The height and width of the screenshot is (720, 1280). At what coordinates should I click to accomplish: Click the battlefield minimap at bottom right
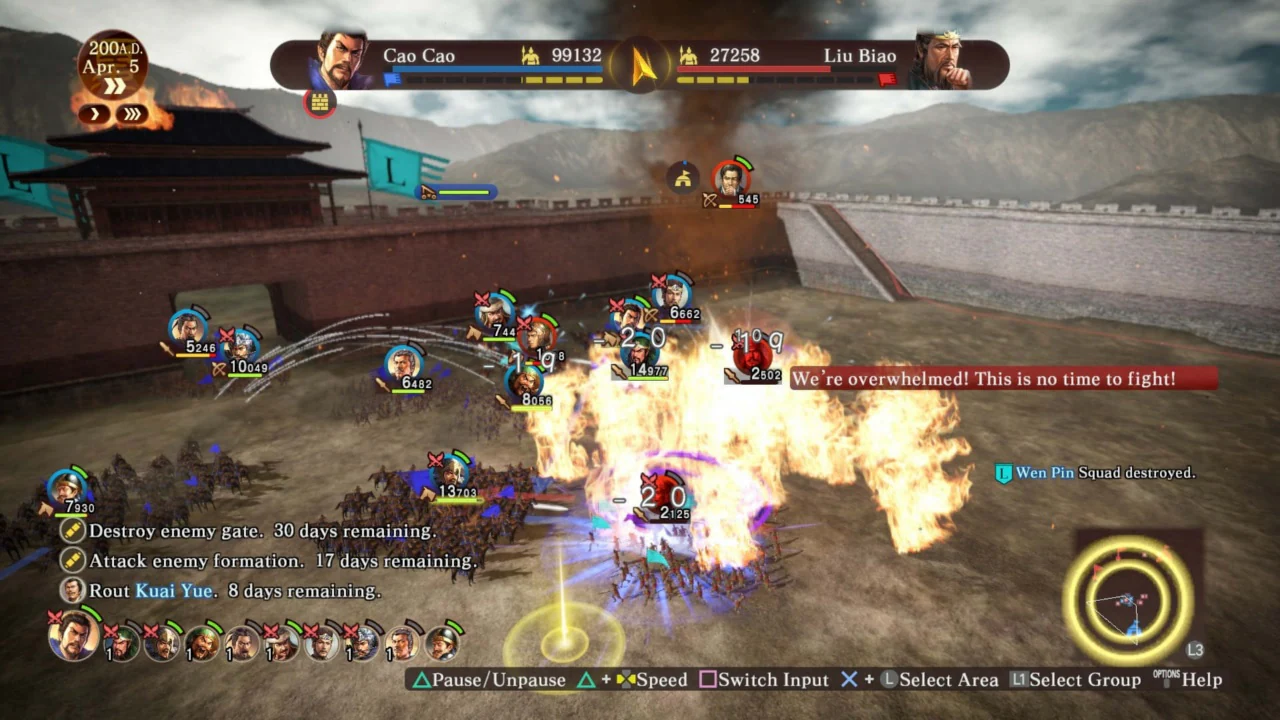pyautogui.click(x=1133, y=598)
